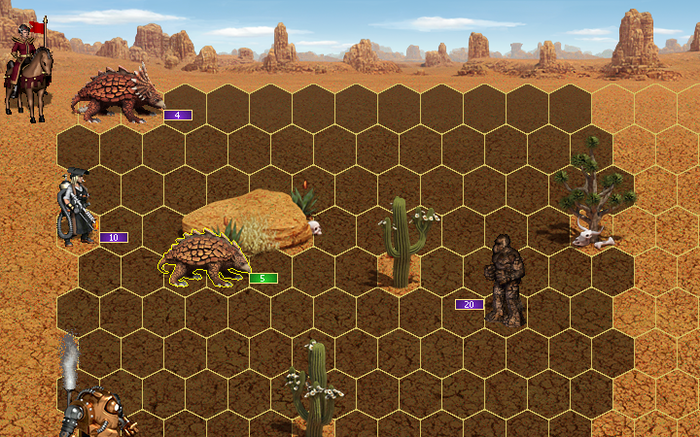Select the armadillo stack of 4
Image resolution: width=700 pixels, height=437 pixels.
pyautogui.click(x=112, y=95)
